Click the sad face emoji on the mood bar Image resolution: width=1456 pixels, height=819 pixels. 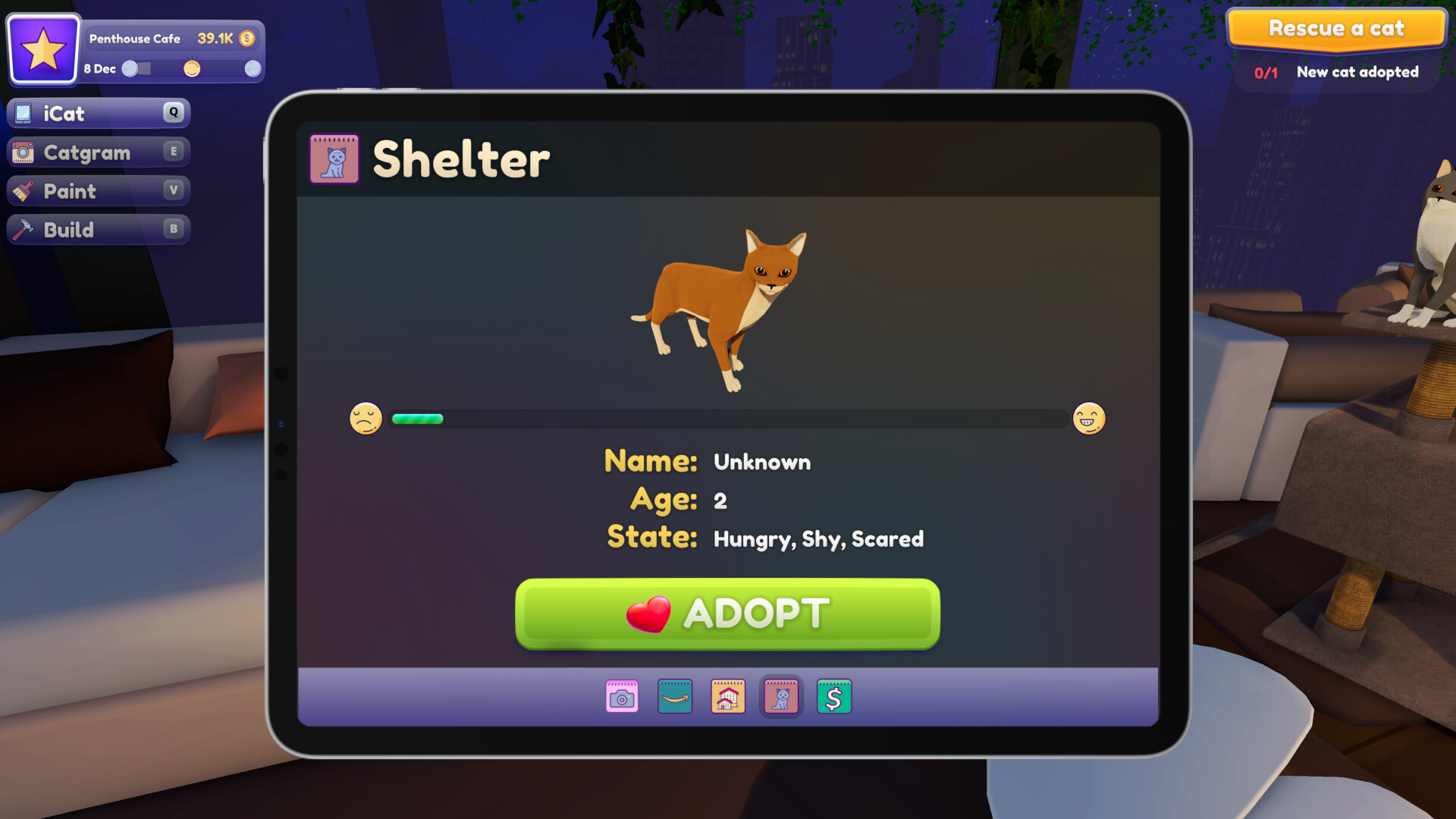click(x=367, y=418)
